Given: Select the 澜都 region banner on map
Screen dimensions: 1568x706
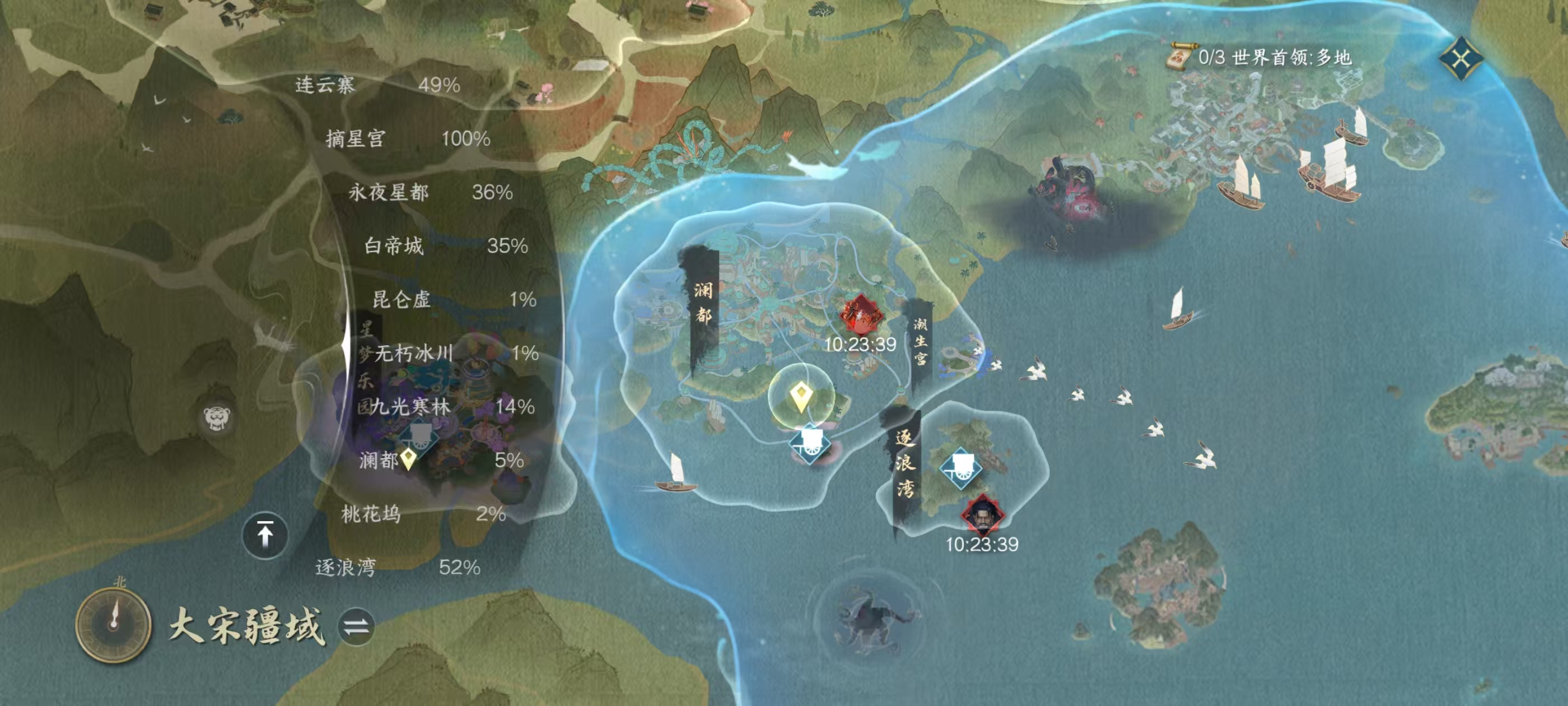Looking at the screenshot, I should 704,303.
